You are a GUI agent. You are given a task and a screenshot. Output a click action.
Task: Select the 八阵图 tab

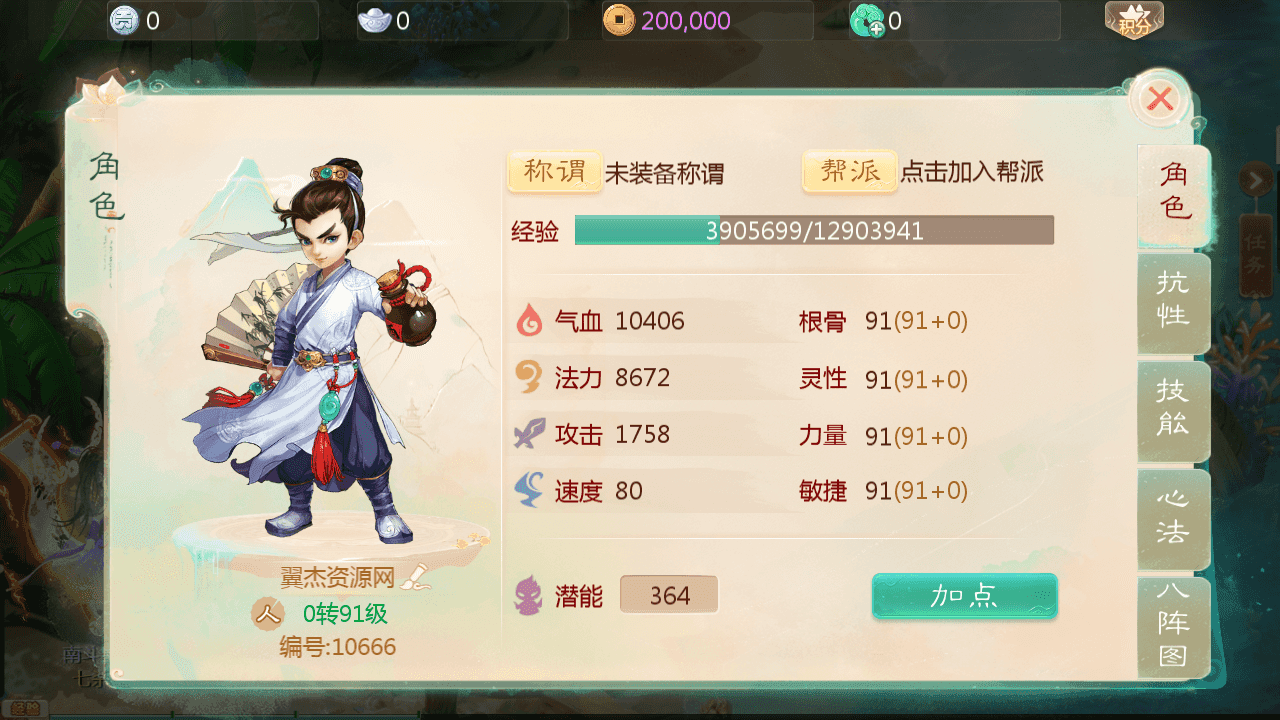[x=1173, y=625]
